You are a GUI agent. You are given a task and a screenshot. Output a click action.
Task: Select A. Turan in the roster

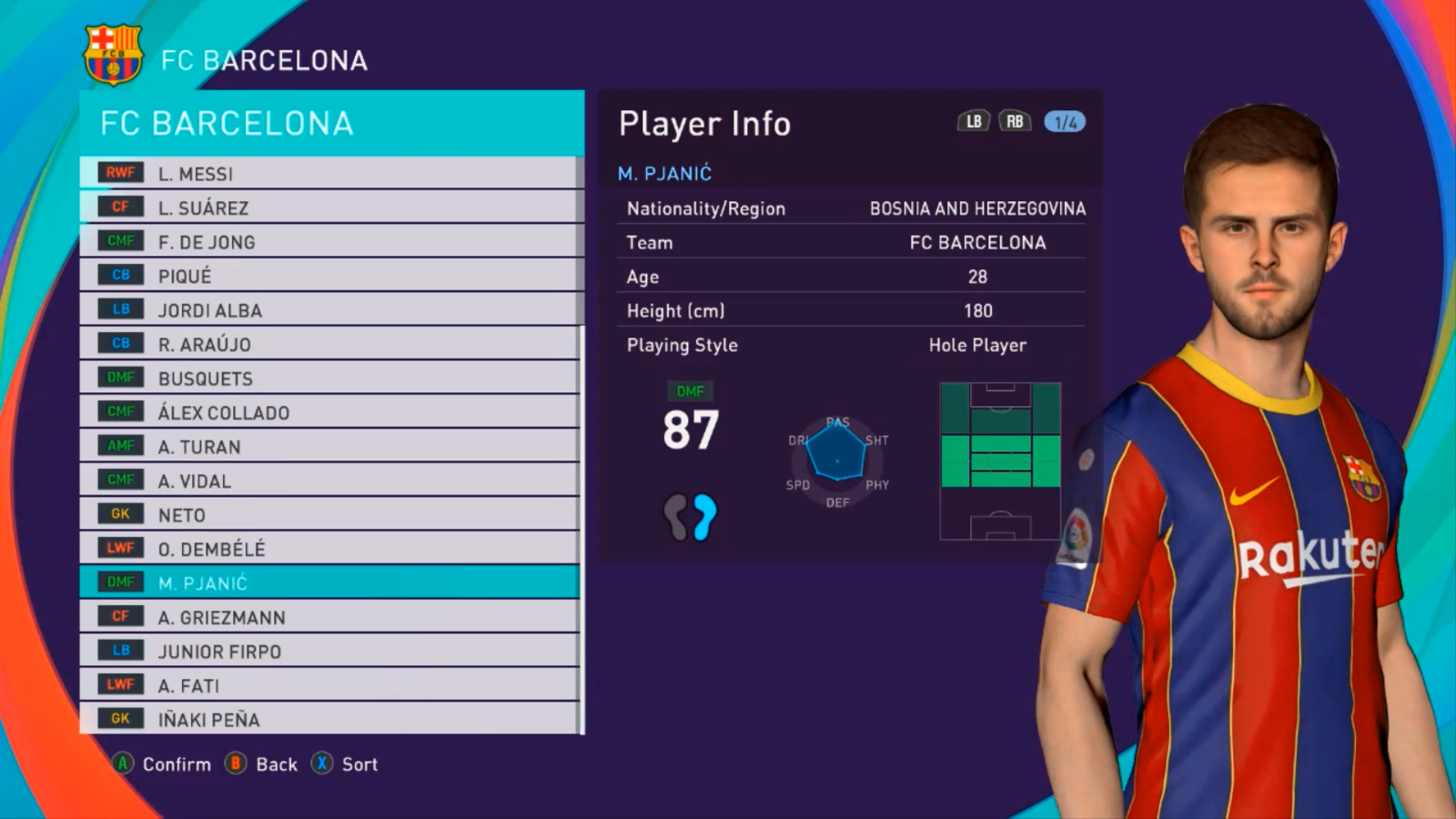(328, 446)
